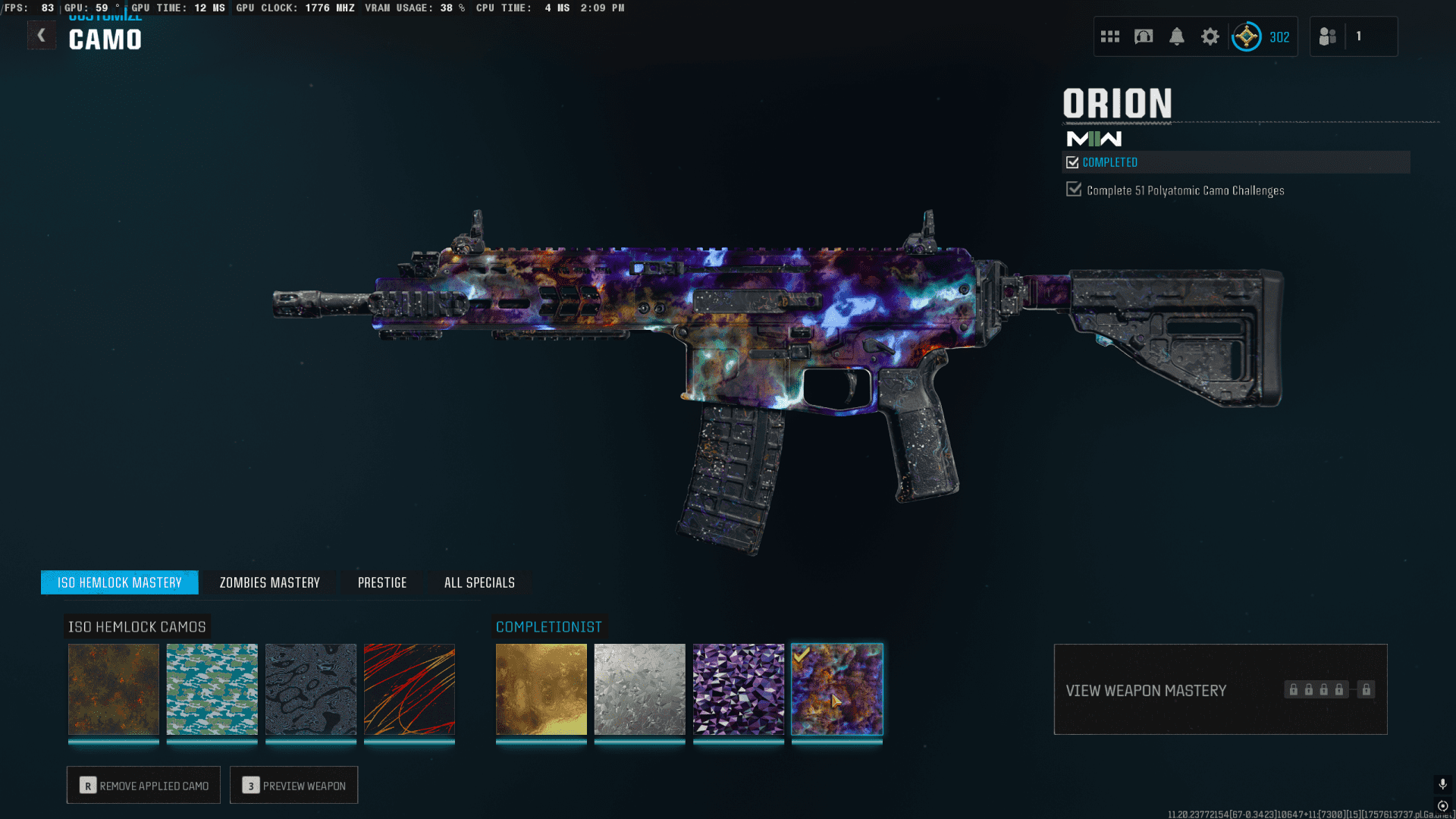
Task: Choose the Platinum silver camo
Action: (x=640, y=689)
